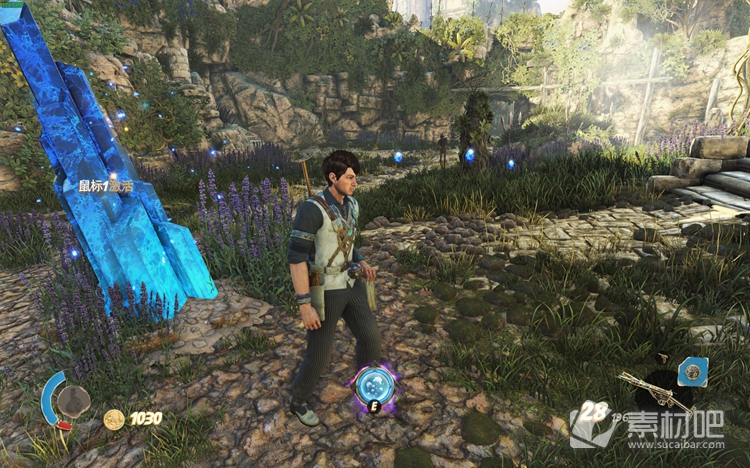Open the blue gadget item slot

point(692,372)
